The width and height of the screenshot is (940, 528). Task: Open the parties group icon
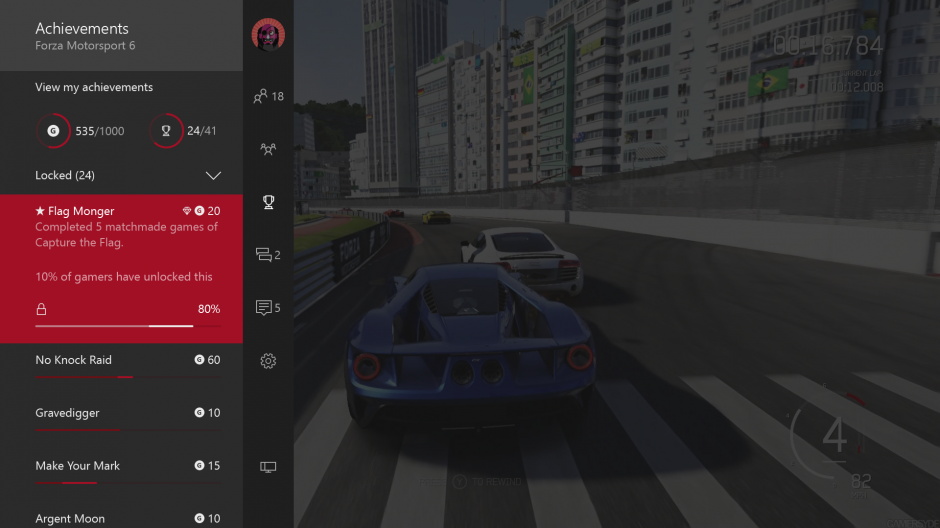click(268, 149)
